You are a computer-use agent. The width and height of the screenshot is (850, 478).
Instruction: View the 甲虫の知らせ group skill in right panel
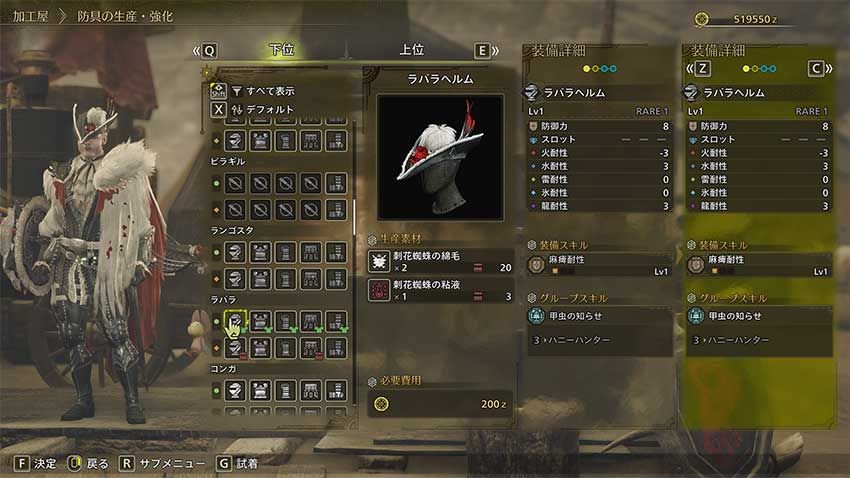pyautogui.click(x=758, y=316)
